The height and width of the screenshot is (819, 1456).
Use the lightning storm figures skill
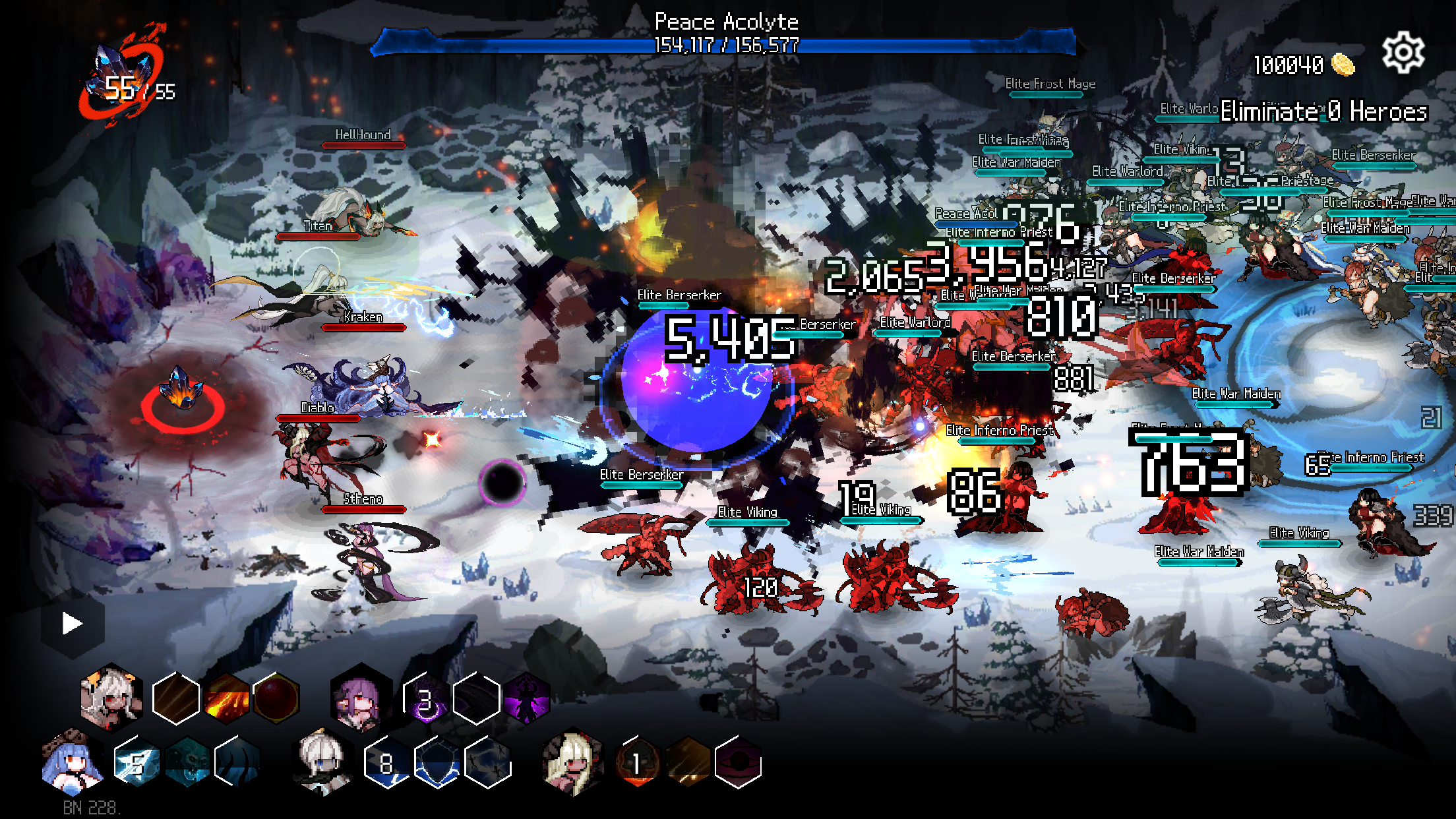pos(488,764)
